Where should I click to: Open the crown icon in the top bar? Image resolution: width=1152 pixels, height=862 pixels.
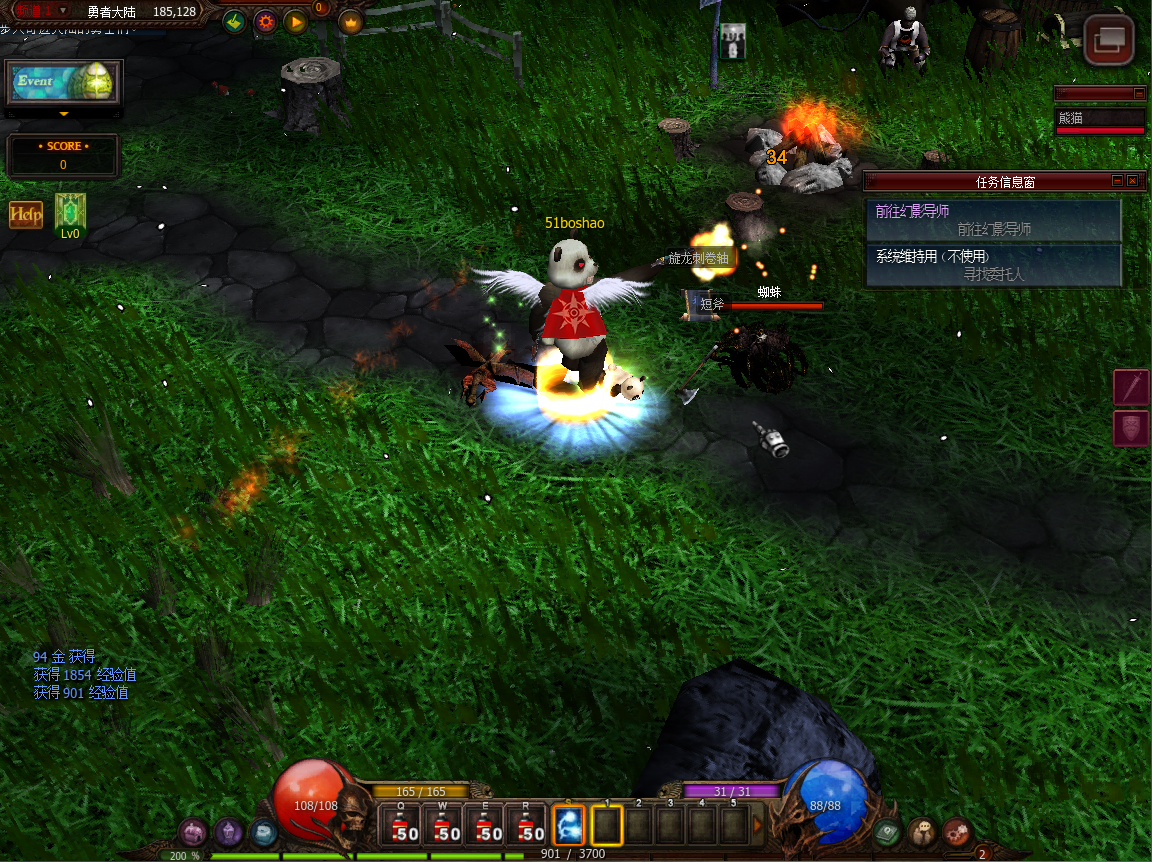click(x=351, y=21)
